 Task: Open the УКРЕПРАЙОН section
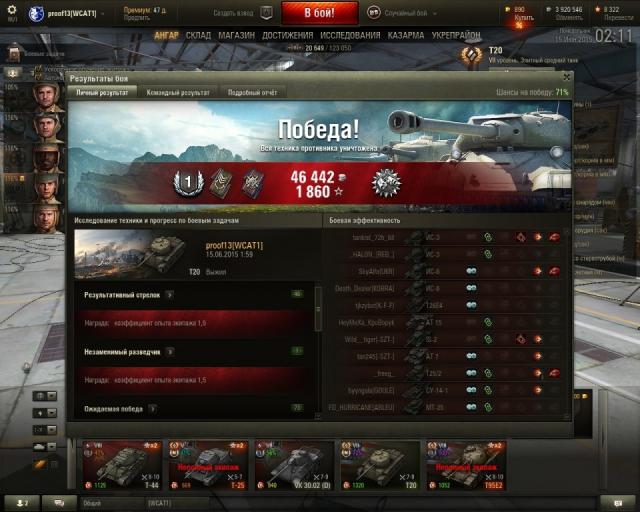coord(455,35)
